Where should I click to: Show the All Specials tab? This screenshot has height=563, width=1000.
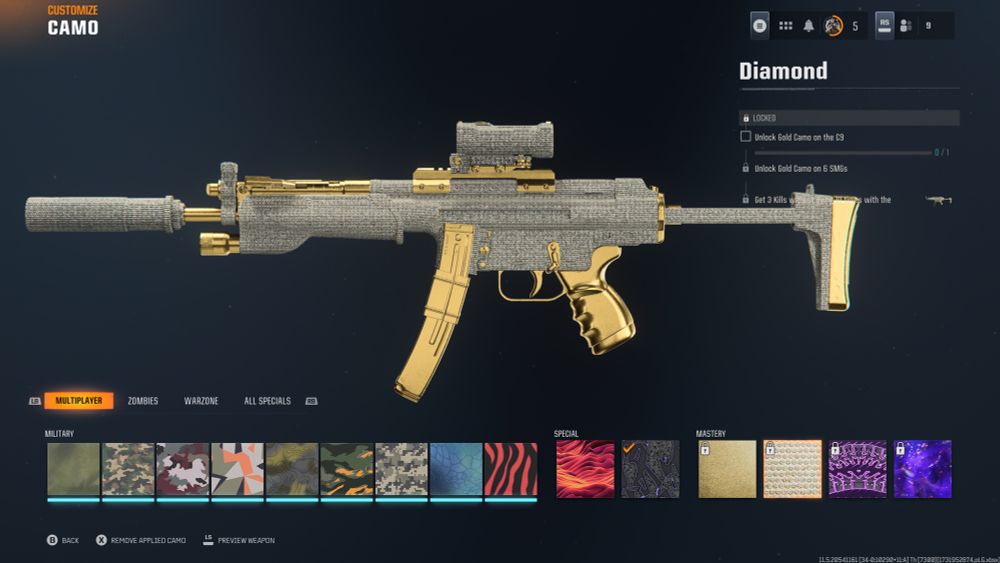267,401
